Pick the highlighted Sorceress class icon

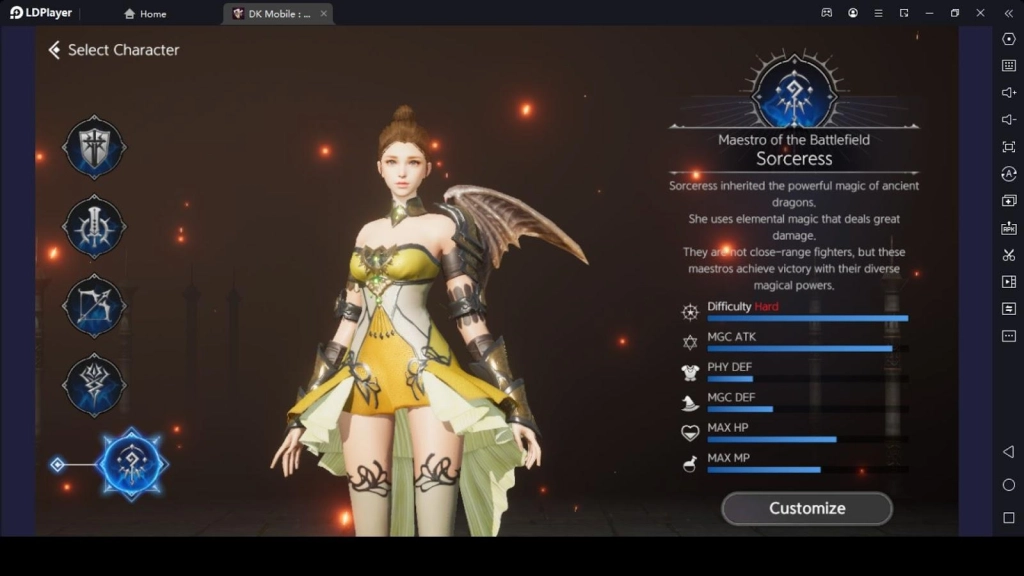[132, 464]
